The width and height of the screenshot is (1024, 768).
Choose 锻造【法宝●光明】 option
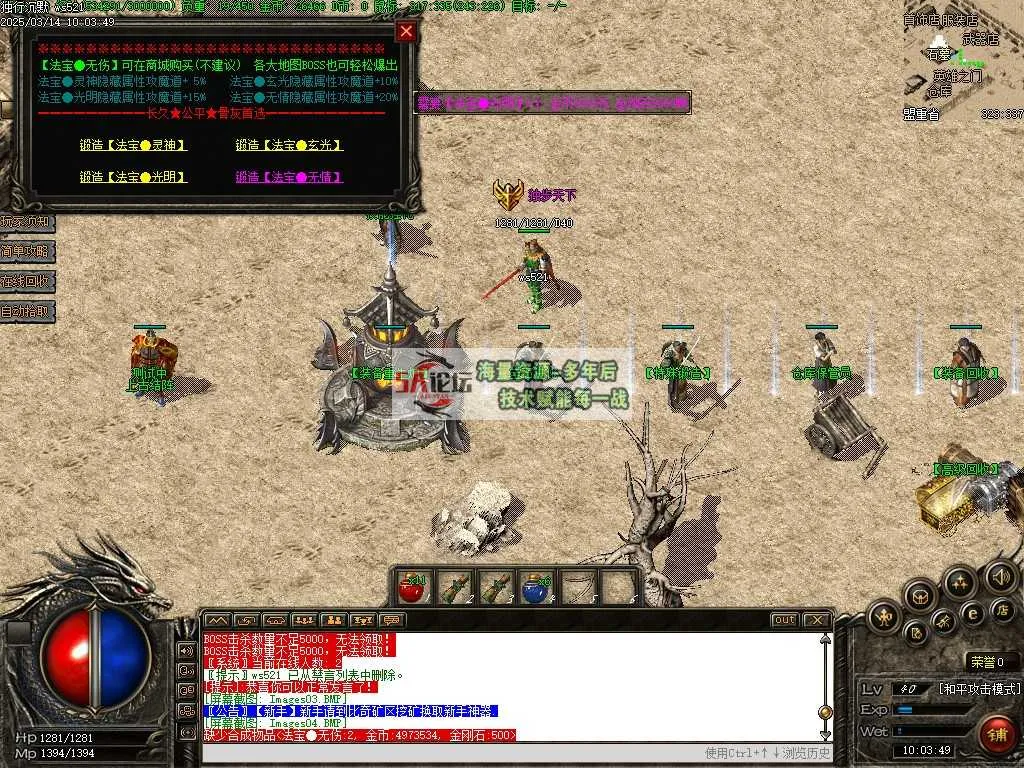click(133, 177)
